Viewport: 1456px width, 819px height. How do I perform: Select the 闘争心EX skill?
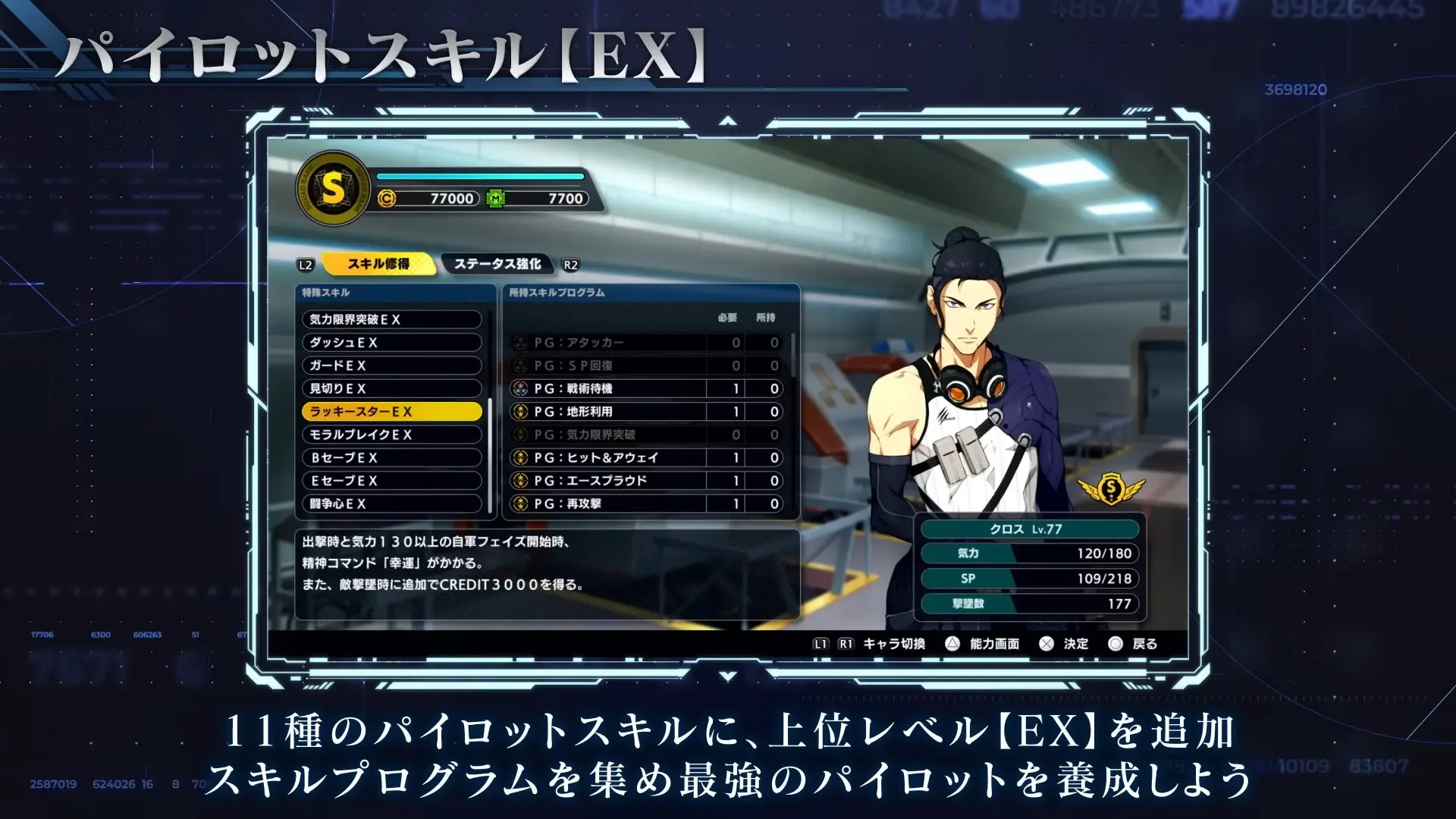click(x=391, y=504)
